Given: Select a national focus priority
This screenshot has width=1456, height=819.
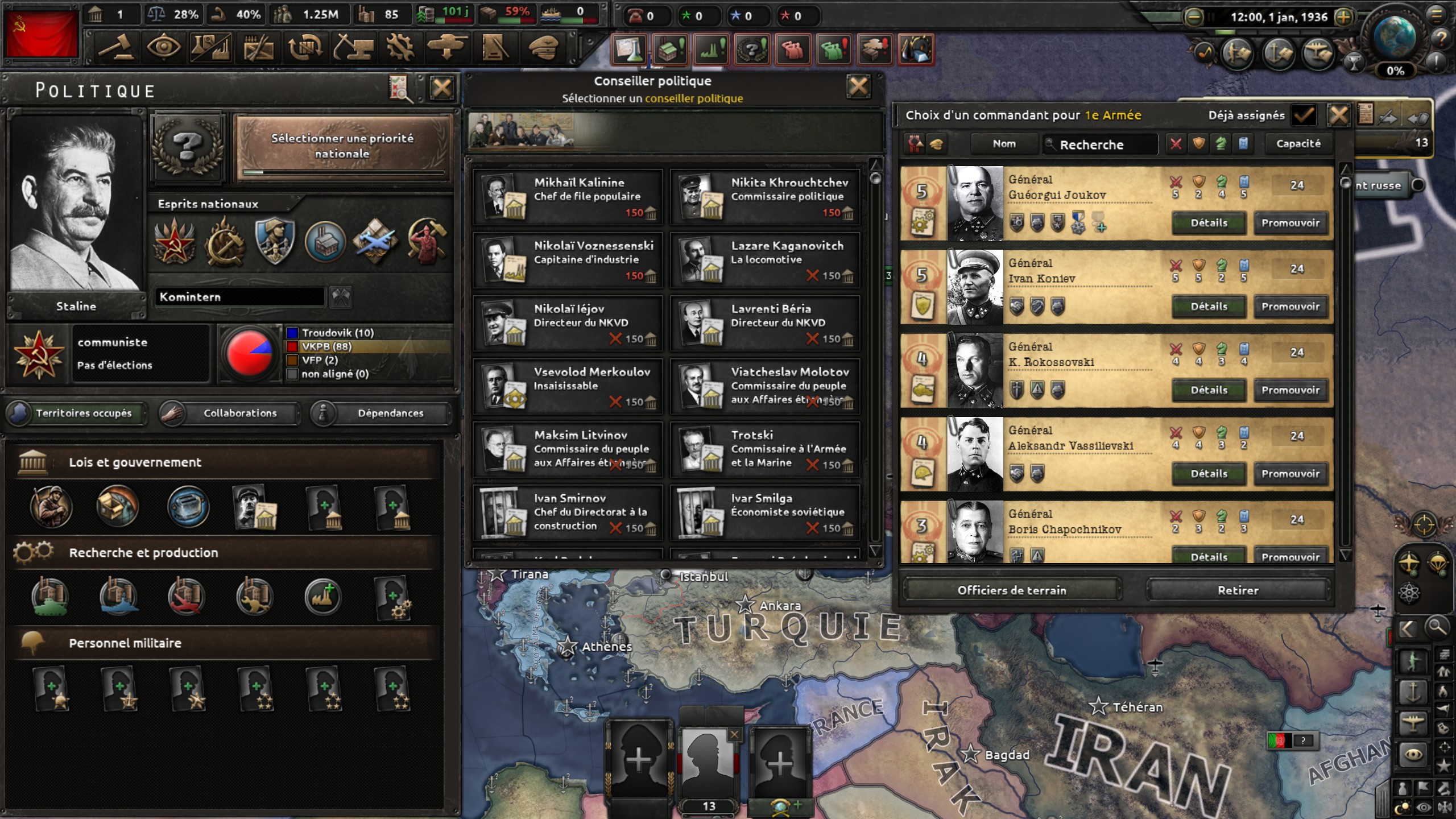Looking at the screenshot, I should pos(342,146).
